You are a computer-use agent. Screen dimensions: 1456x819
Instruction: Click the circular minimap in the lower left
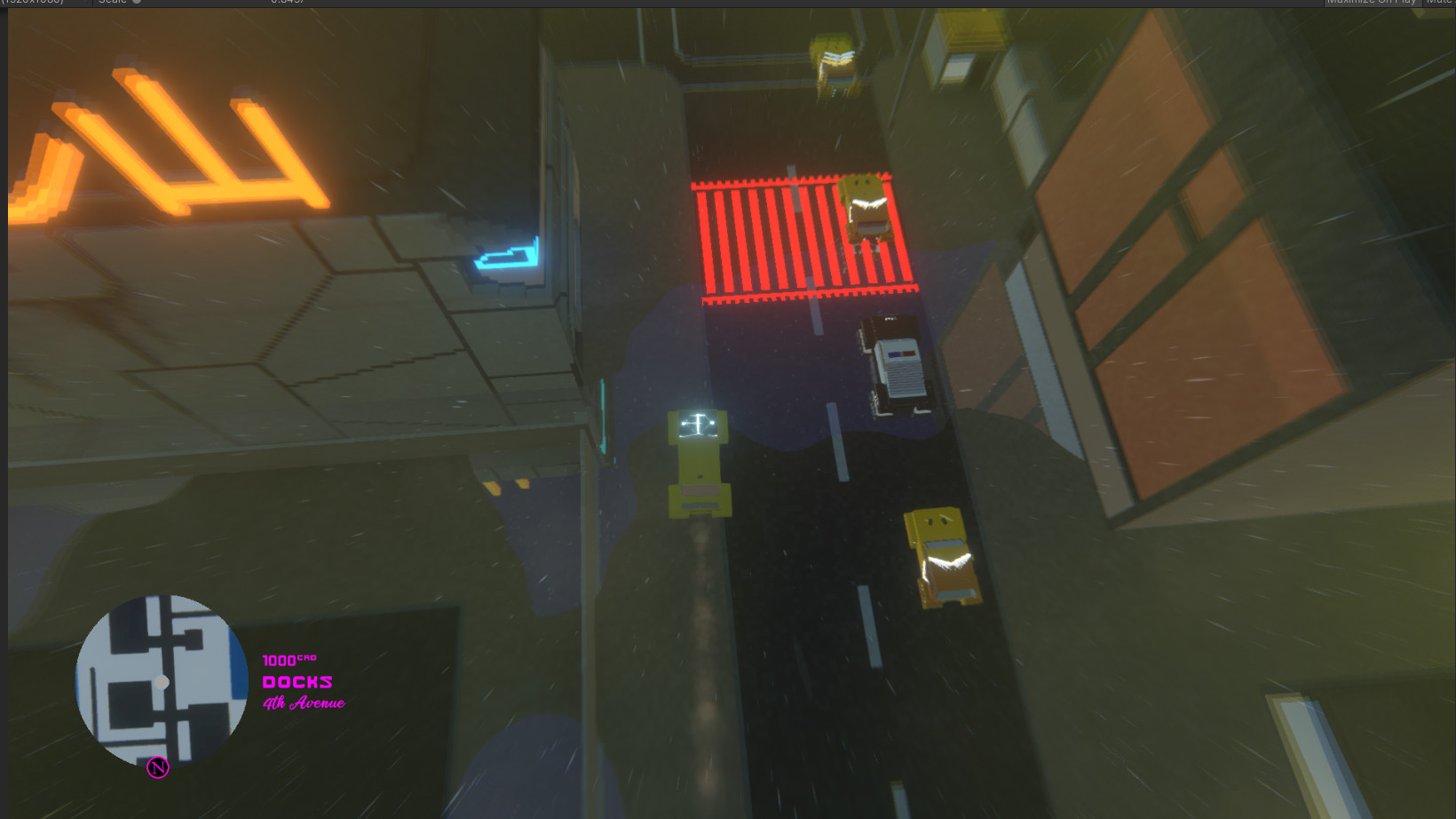162,684
